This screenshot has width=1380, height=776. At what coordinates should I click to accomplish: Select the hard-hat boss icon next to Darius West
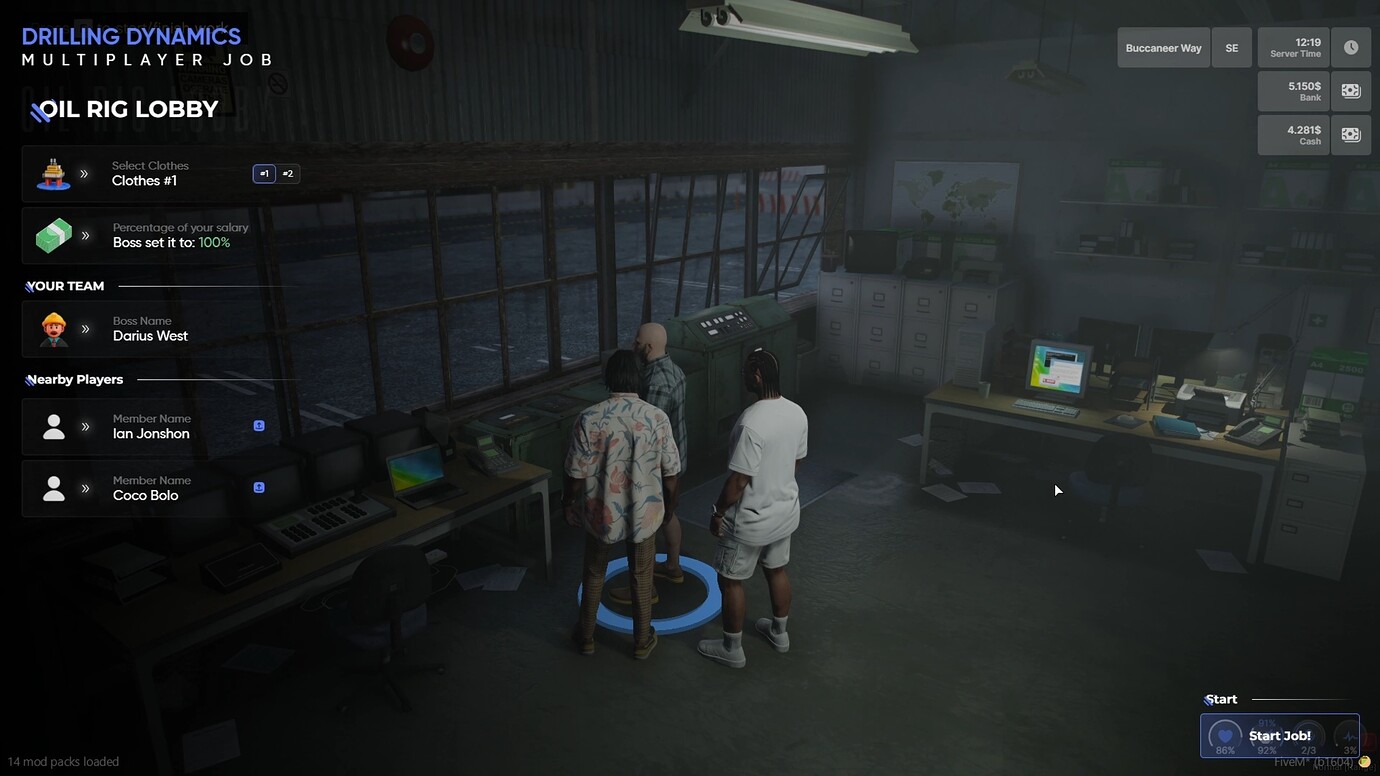[54, 328]
